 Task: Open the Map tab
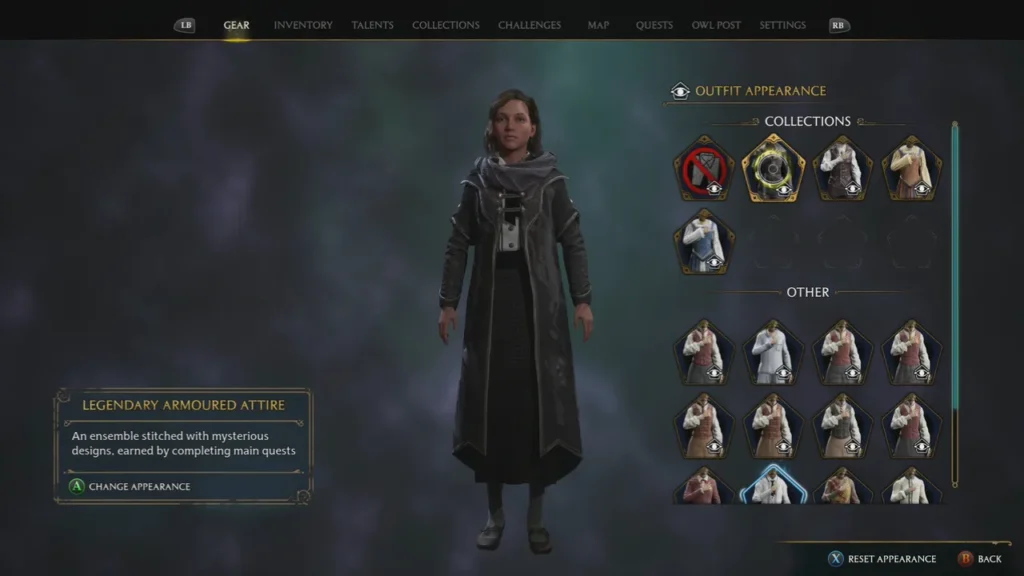[598, 25]
